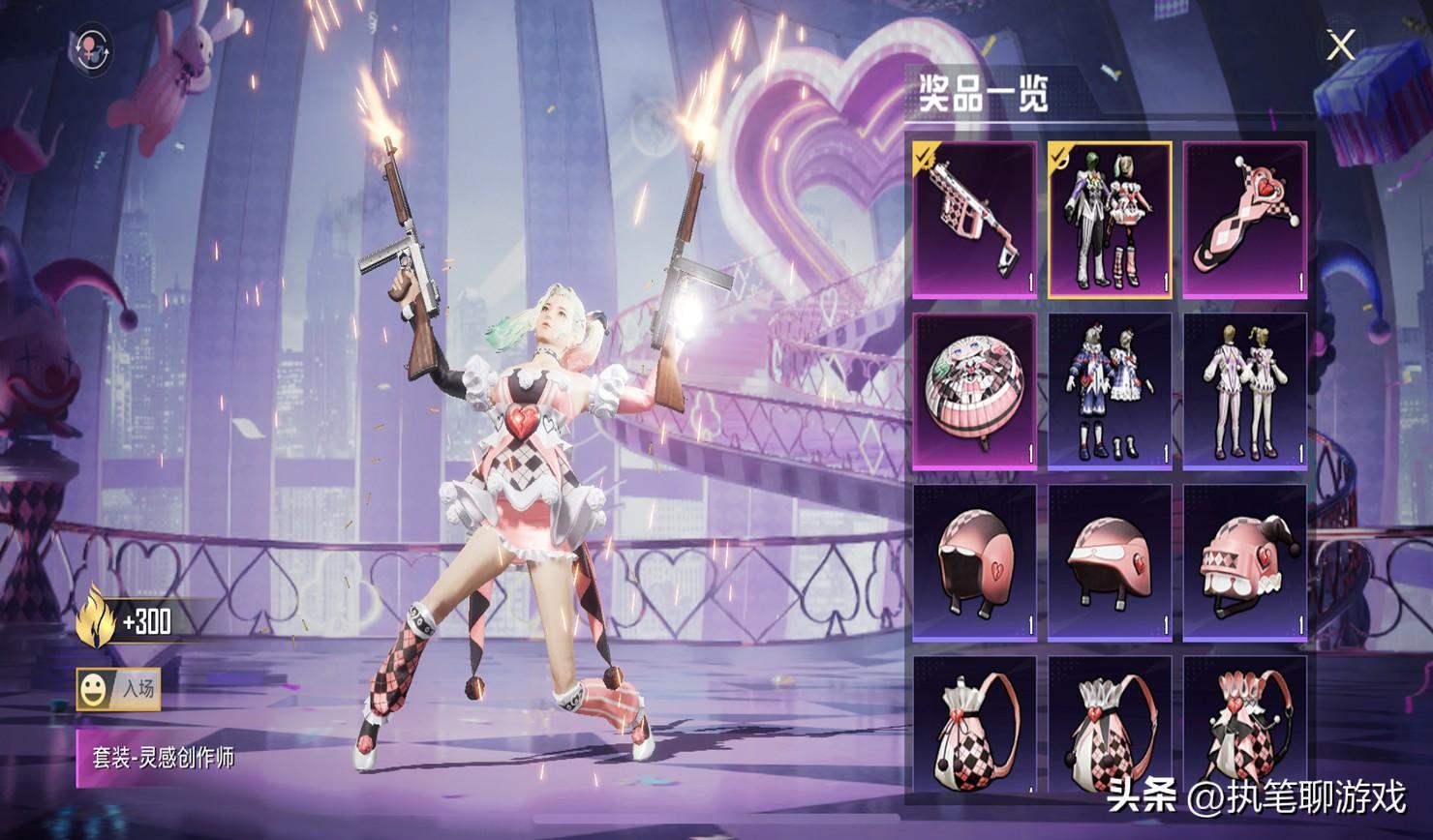
Task: Select the blue clown couple outfit
Action: coord(1110,391)
